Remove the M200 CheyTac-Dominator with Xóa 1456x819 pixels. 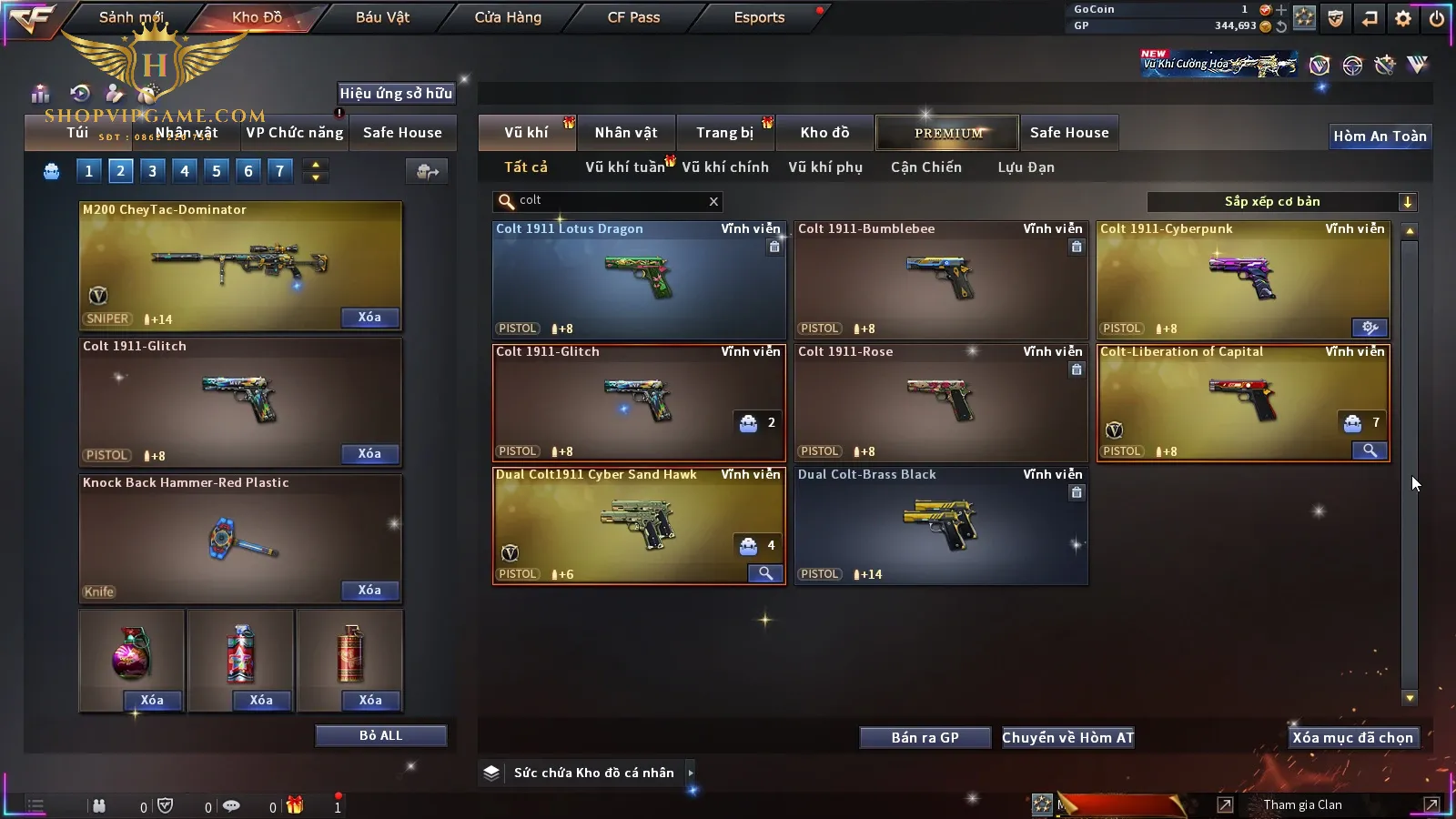tap(369, 318)
